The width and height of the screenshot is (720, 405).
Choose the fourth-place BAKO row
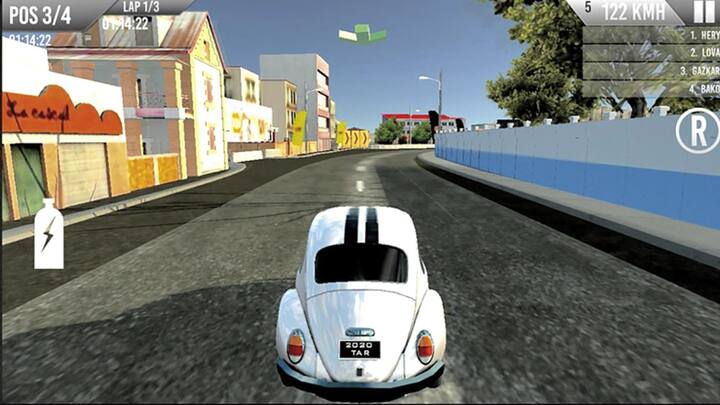tap(651, 89)
